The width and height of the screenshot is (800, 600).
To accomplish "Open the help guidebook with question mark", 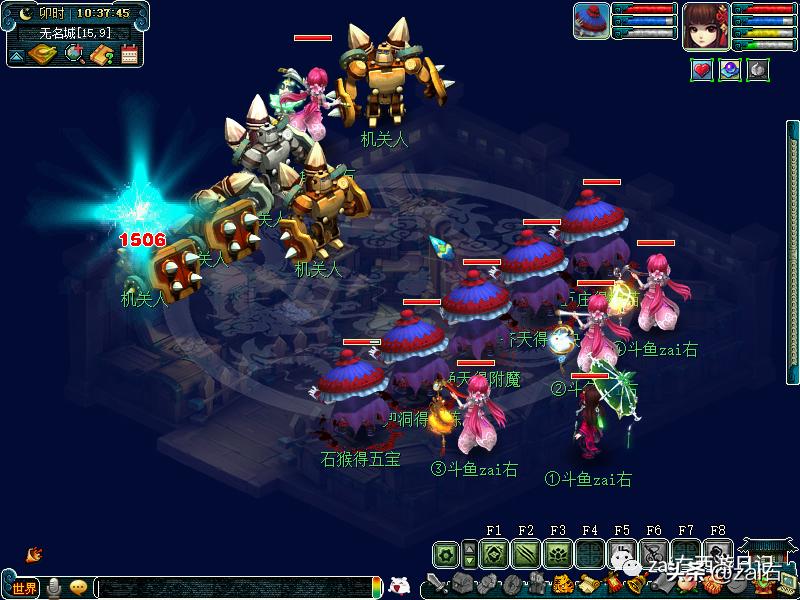I will pyautogui.click(x=101, y=55).
